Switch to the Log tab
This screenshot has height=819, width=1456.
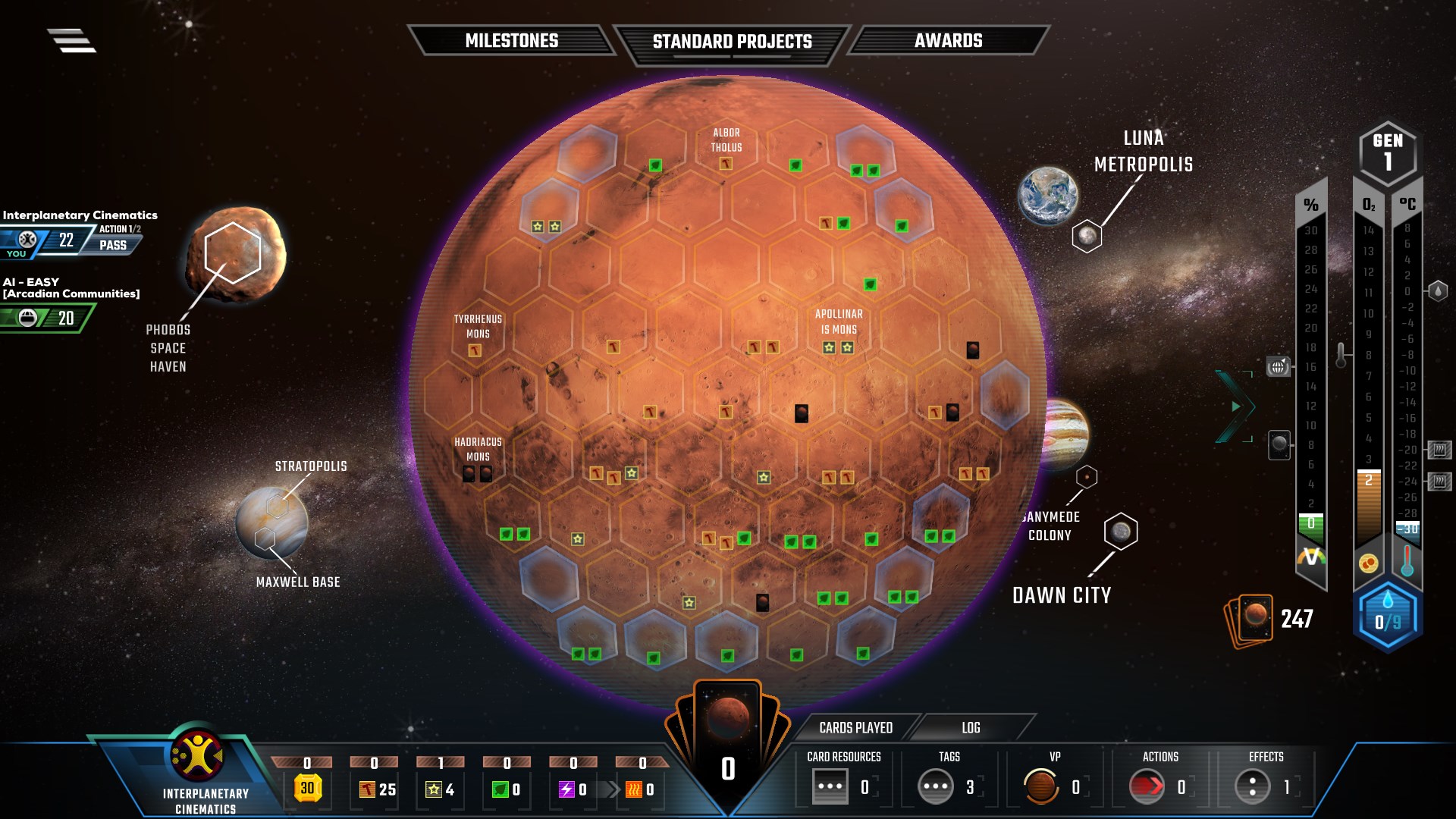pos(971,728)
